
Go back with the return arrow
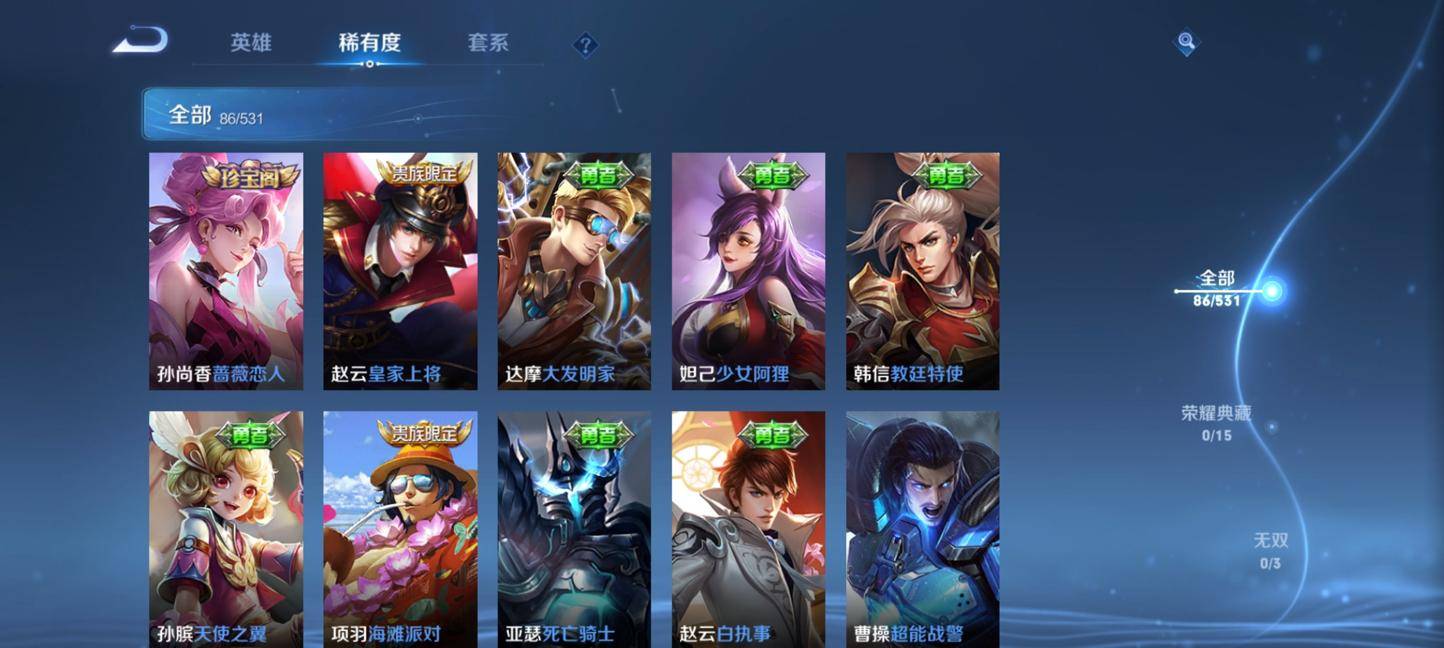click(140, 41)
